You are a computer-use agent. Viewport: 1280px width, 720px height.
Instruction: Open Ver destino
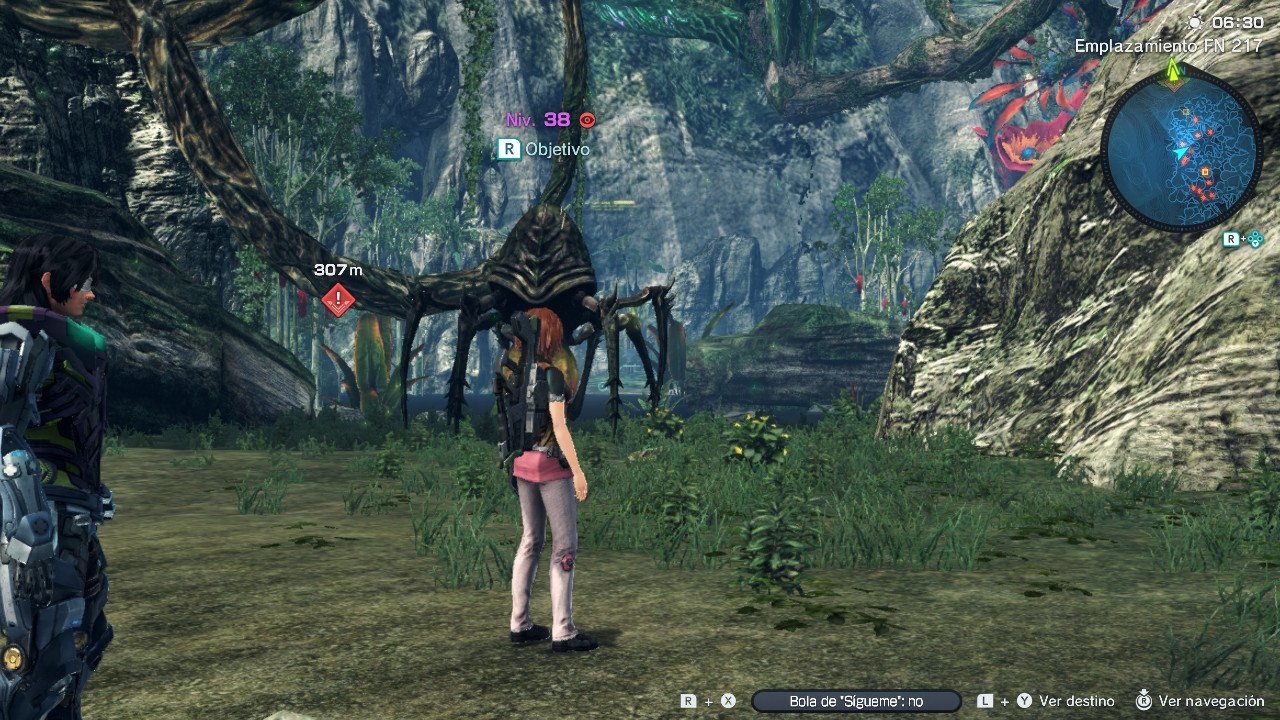[x=1076, y=701]
